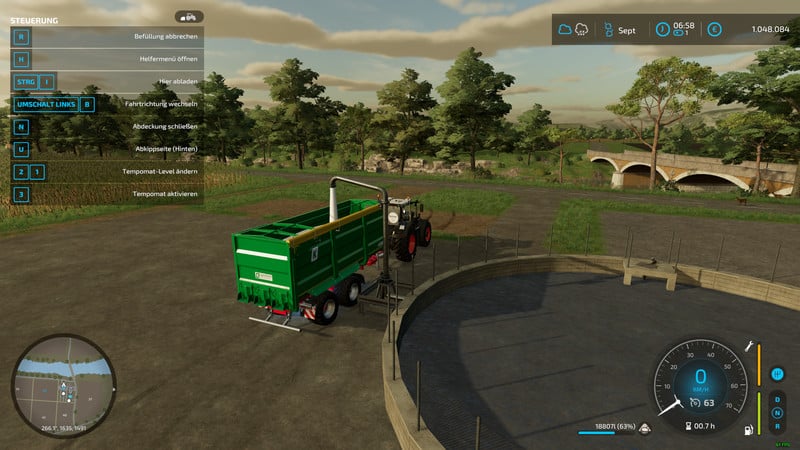Image resolution: width=800 pixels, height=450 pixels.
Task: Open the circular minimap
Action: coord(64,385)
